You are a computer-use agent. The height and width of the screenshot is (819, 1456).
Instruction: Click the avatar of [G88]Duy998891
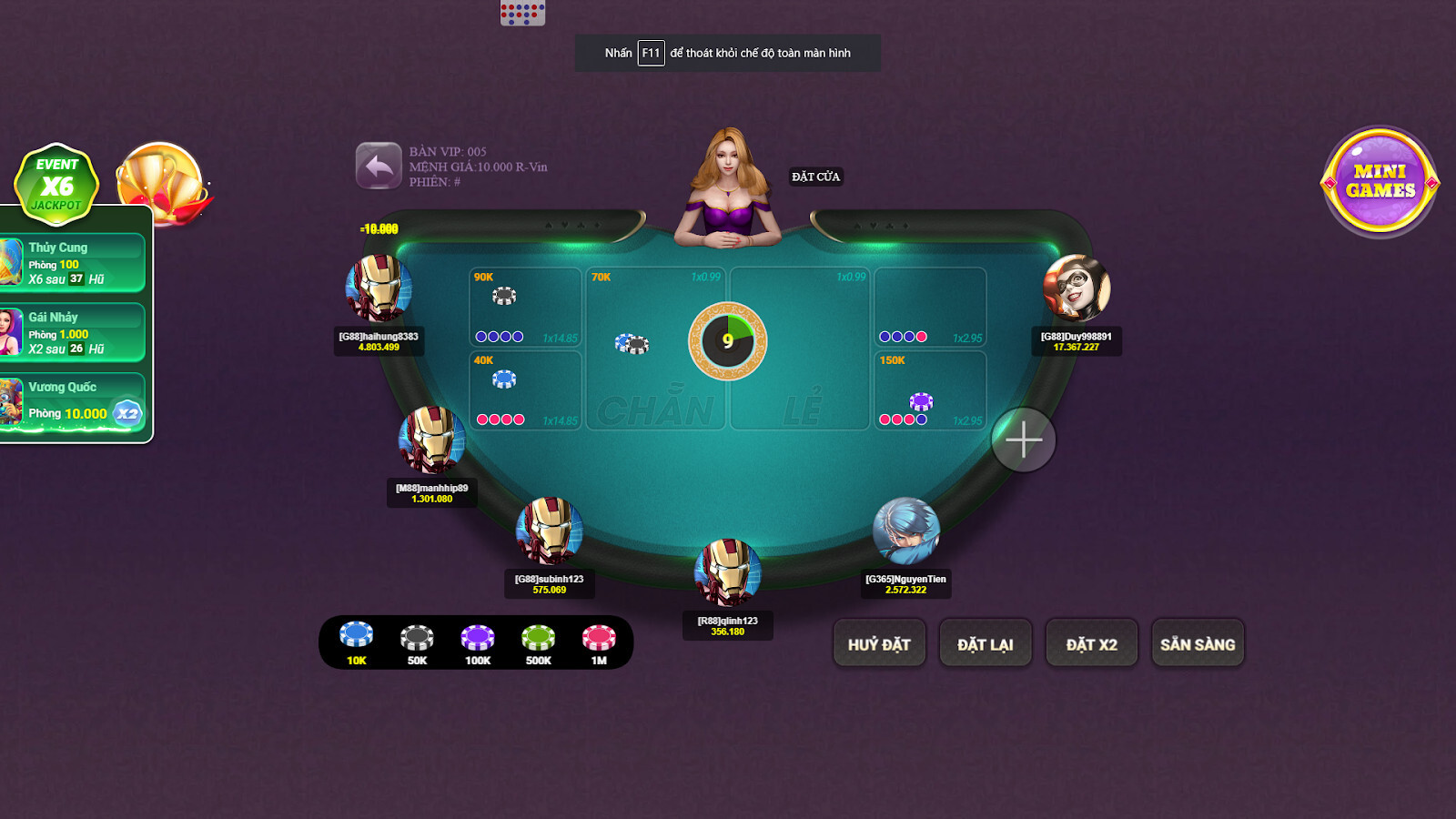[x=1077, y=289]
